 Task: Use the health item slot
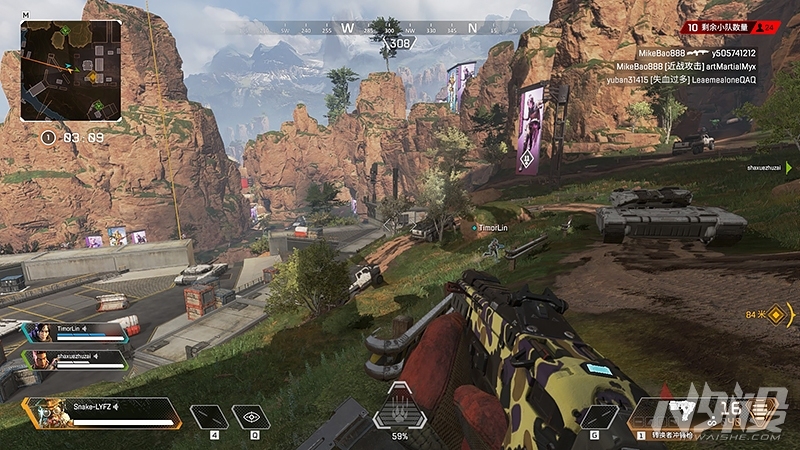point(210,417)
